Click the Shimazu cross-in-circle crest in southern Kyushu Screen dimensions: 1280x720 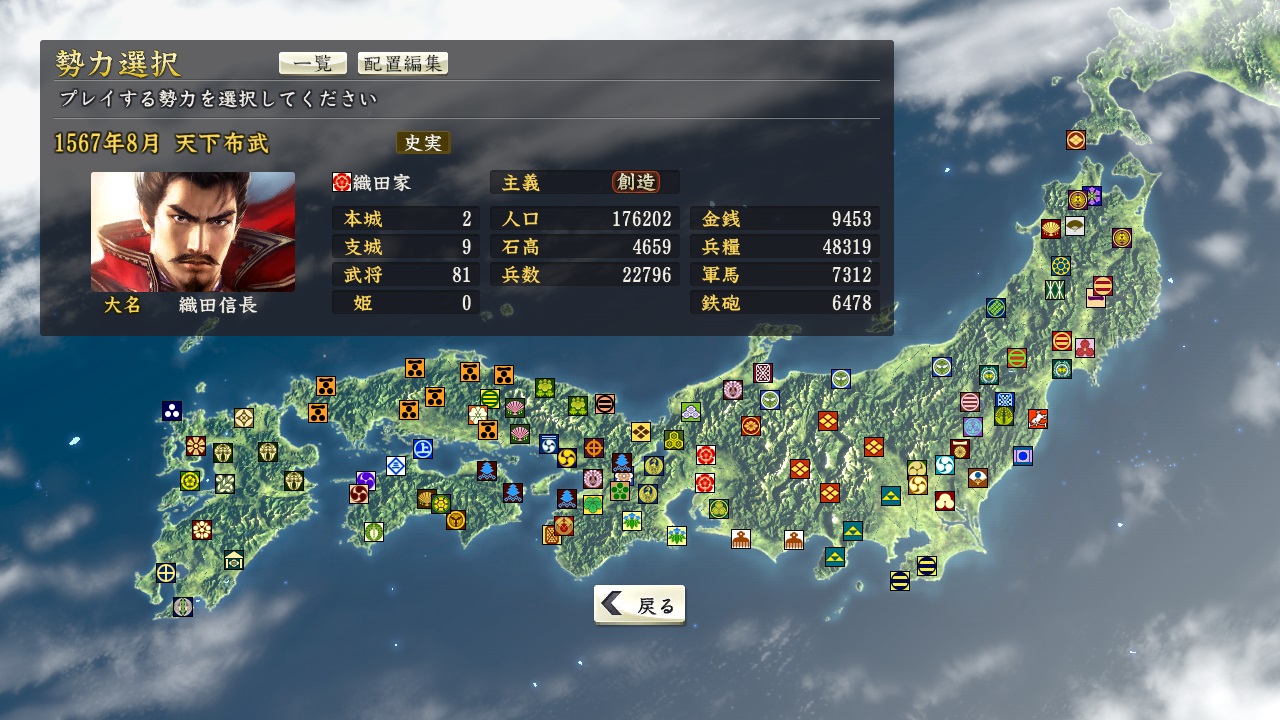pyautogui.click(x=166, y=573)
